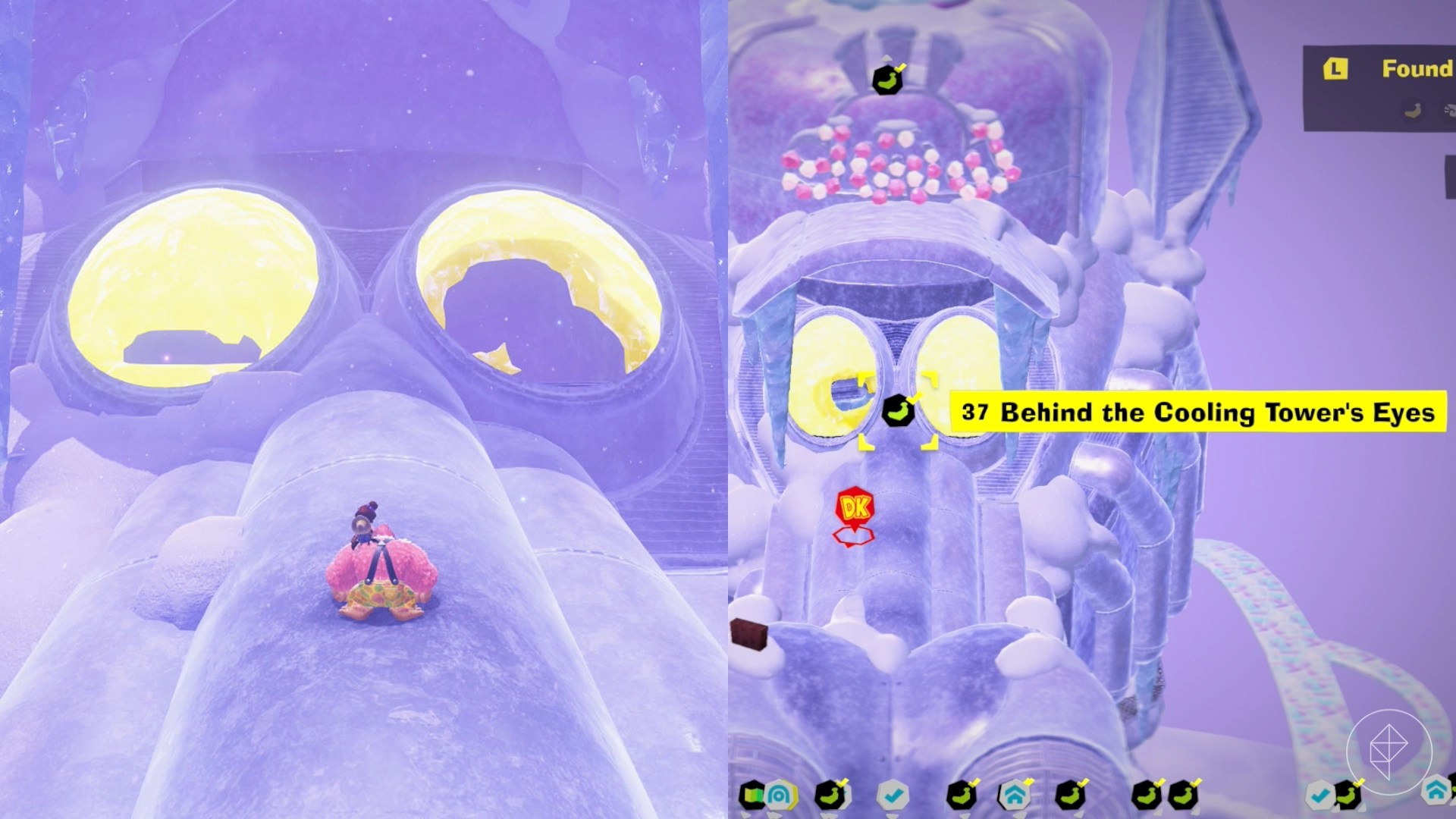This screenshot has width=1456, height=819.
Task: Click the L button prompt in the Found panel
Action: pos(1335,68)
